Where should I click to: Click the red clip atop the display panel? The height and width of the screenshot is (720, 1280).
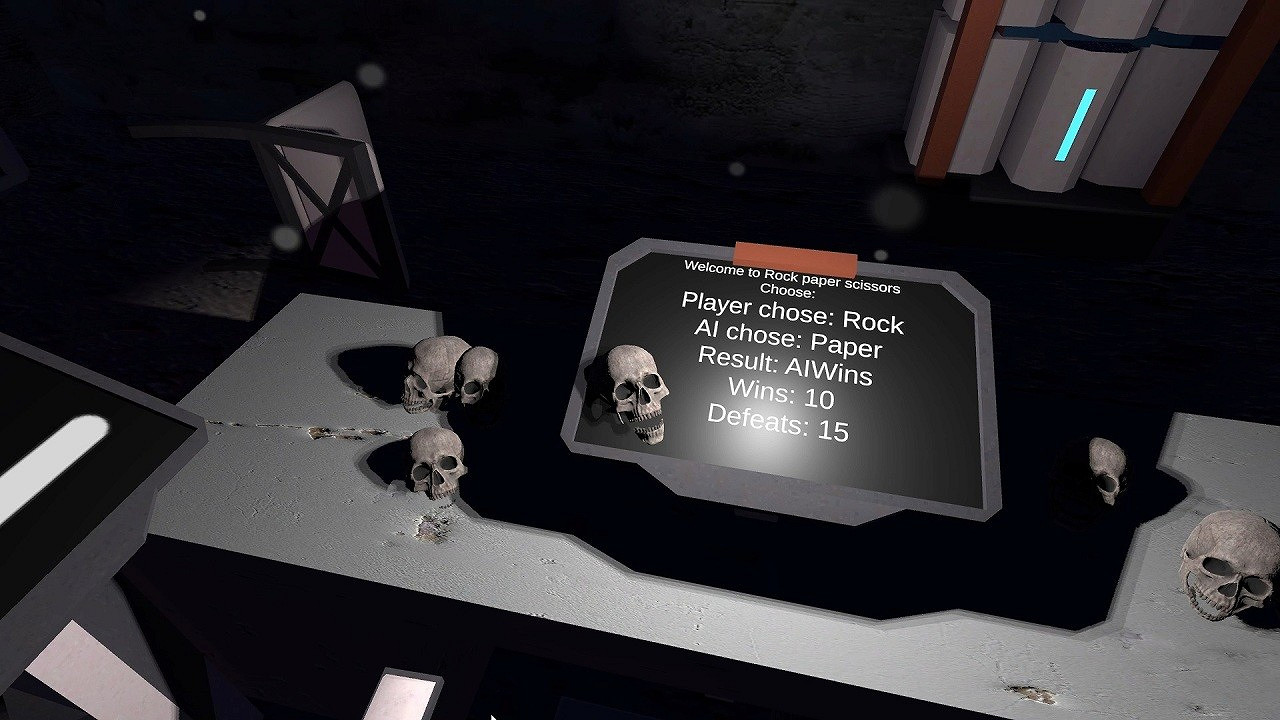(797, 253)
